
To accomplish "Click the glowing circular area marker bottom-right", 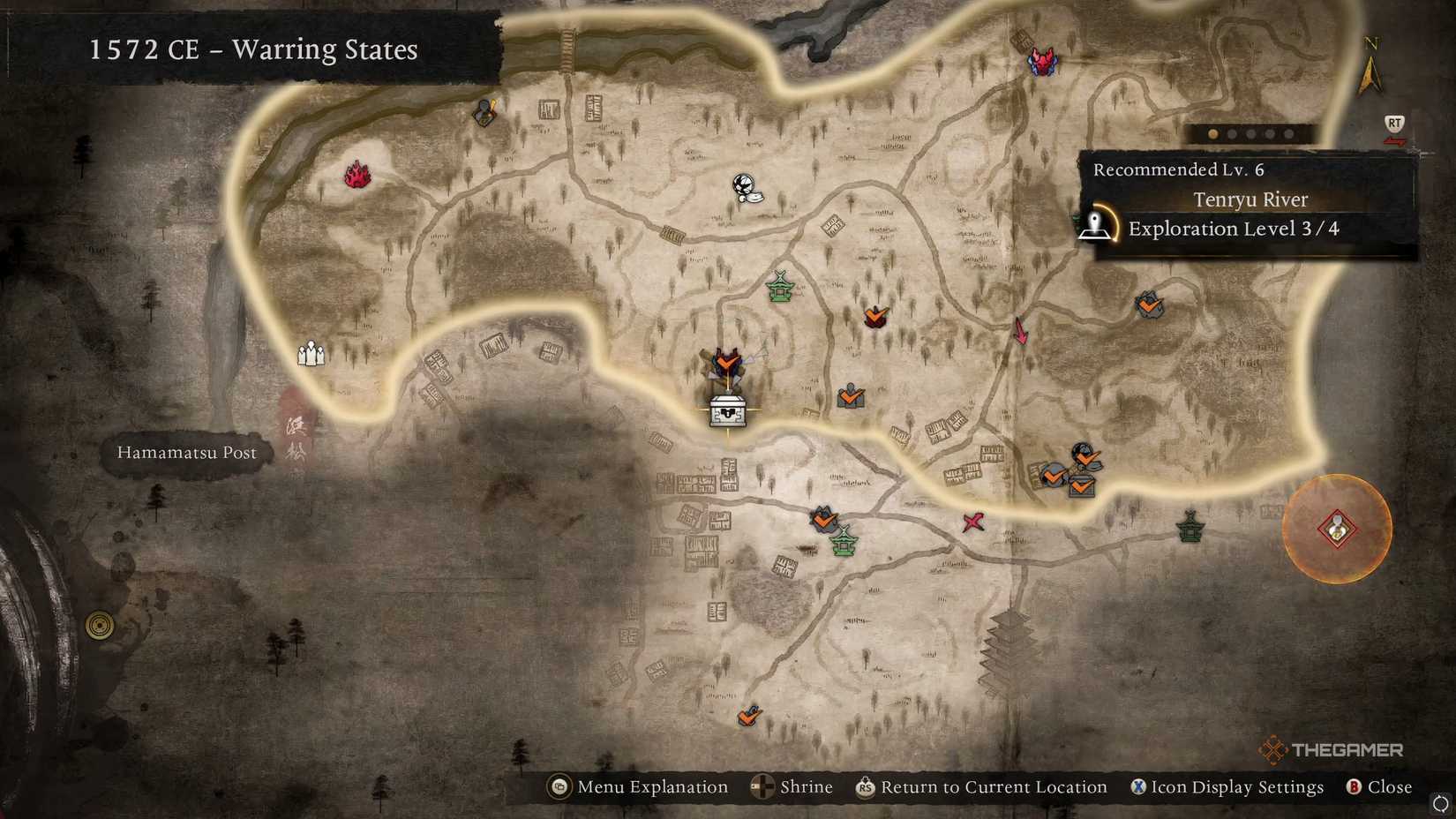I will [1338, 530].
